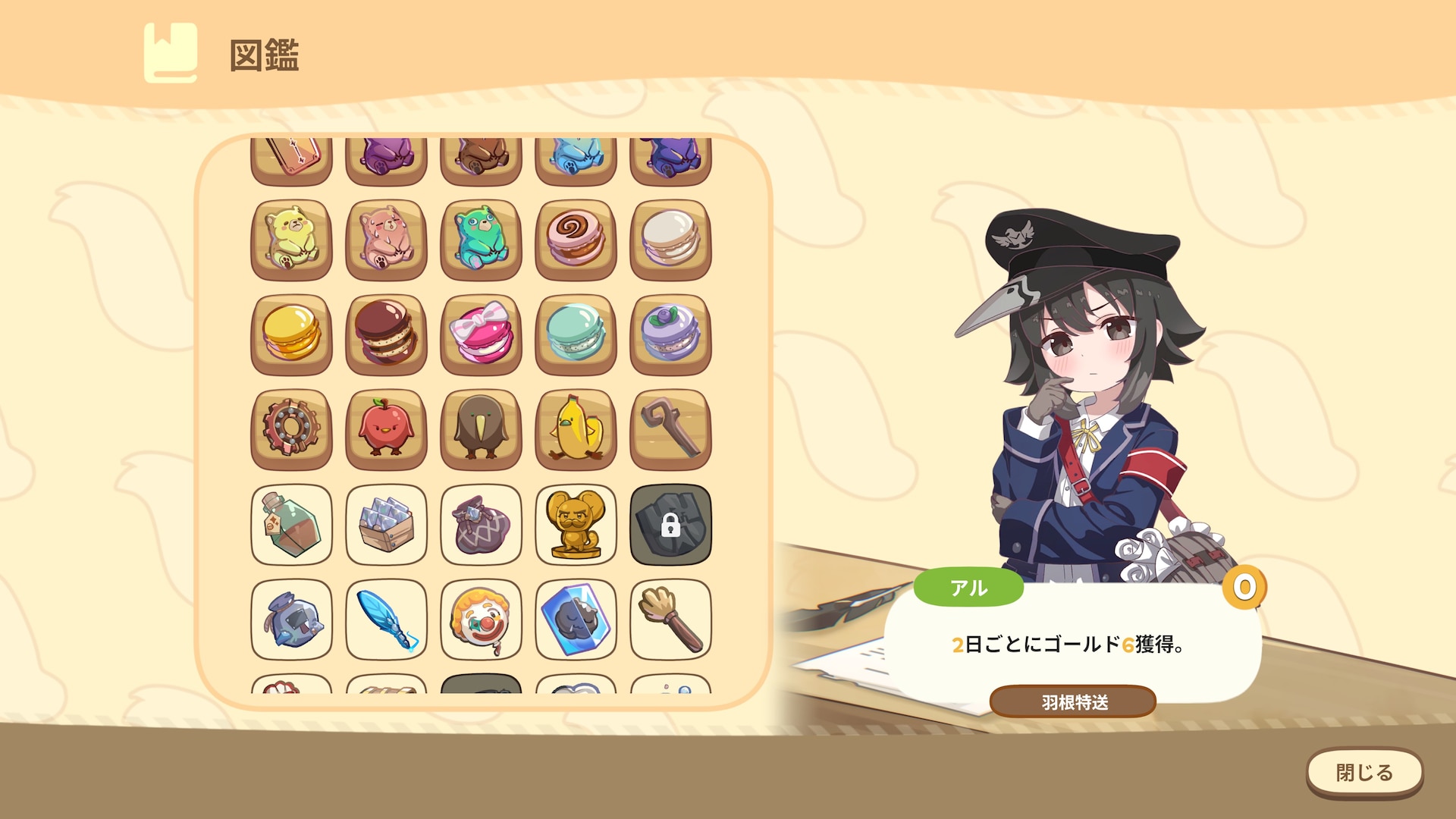This screenshot has width=1456, height=819.
Task: Open the pink ribbon macaron entry
Action: pyautogui.click(x=481, y=334)
